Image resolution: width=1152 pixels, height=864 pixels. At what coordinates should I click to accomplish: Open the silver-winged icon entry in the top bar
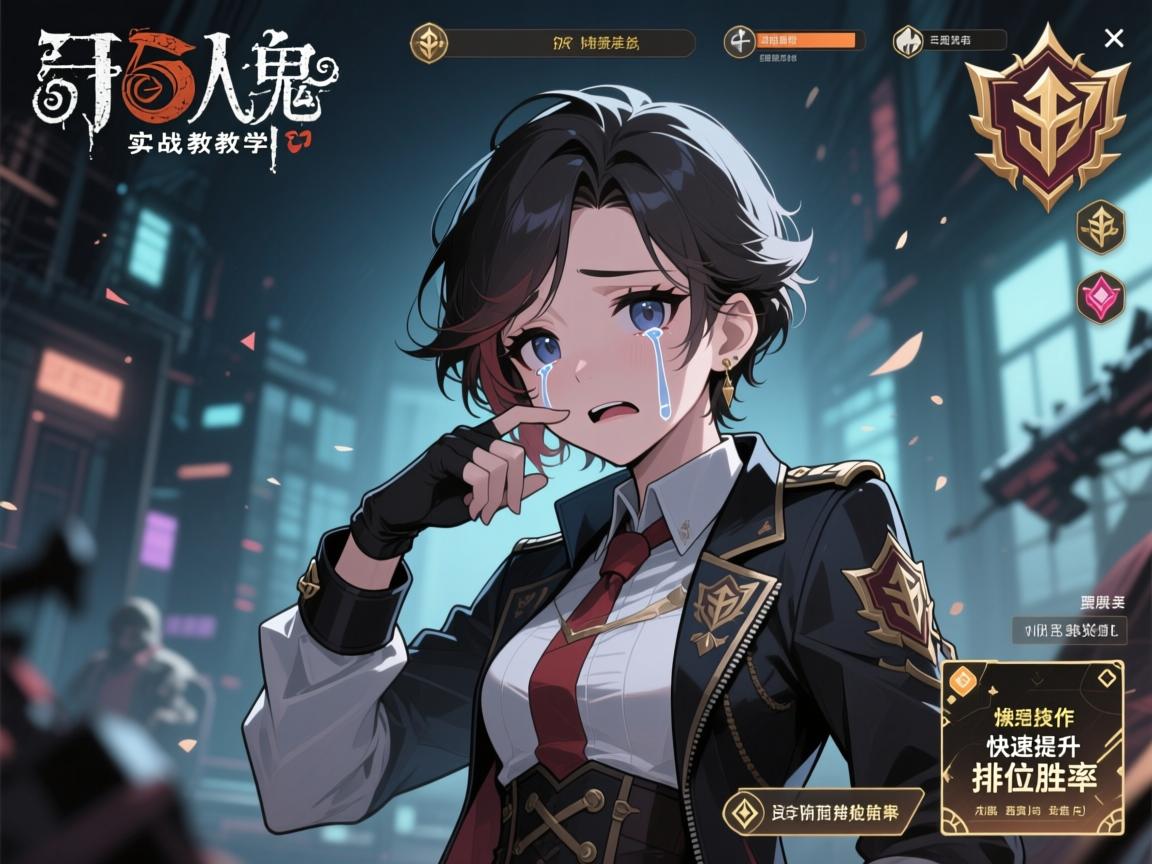coord(949,41)
